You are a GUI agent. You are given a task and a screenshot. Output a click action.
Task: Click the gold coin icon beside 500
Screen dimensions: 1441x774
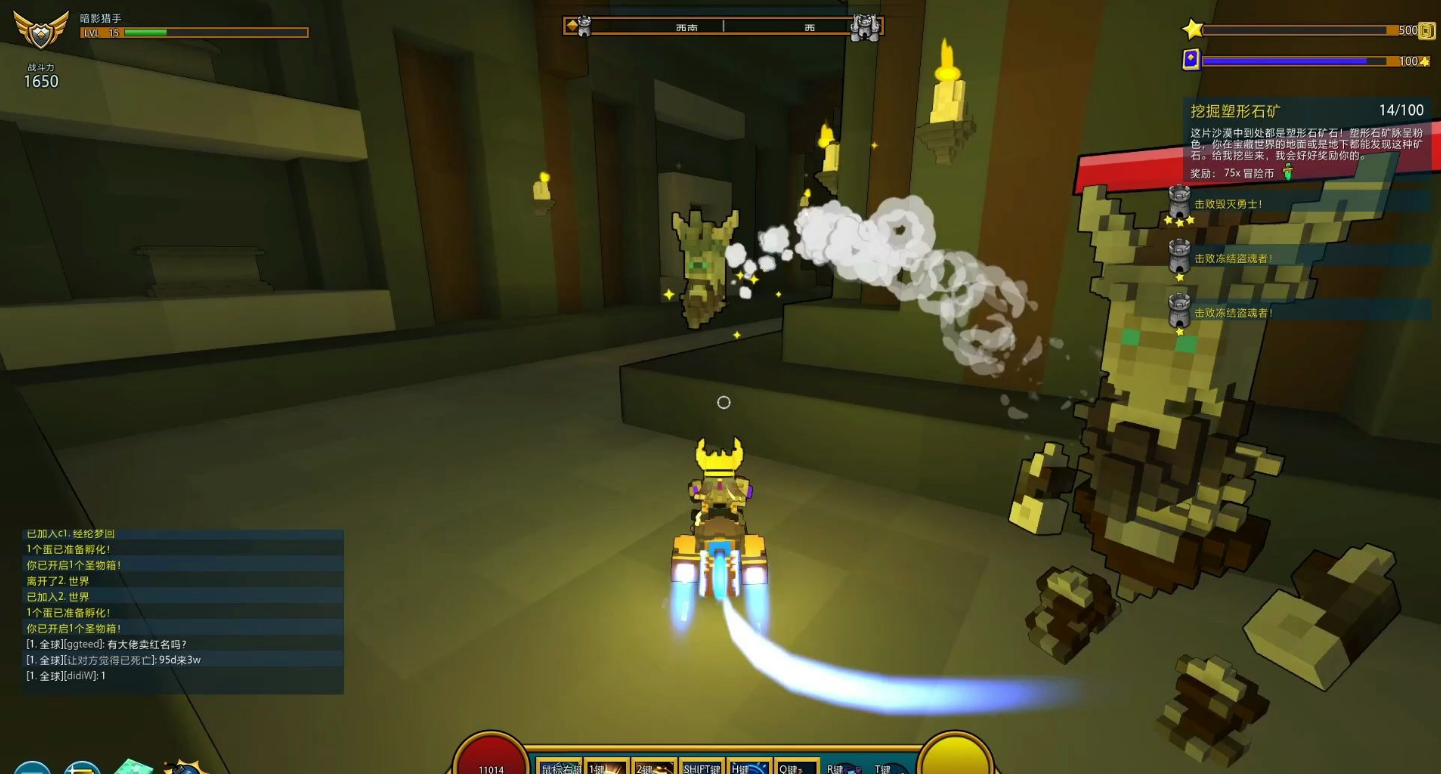click(x=1427, y=31)
